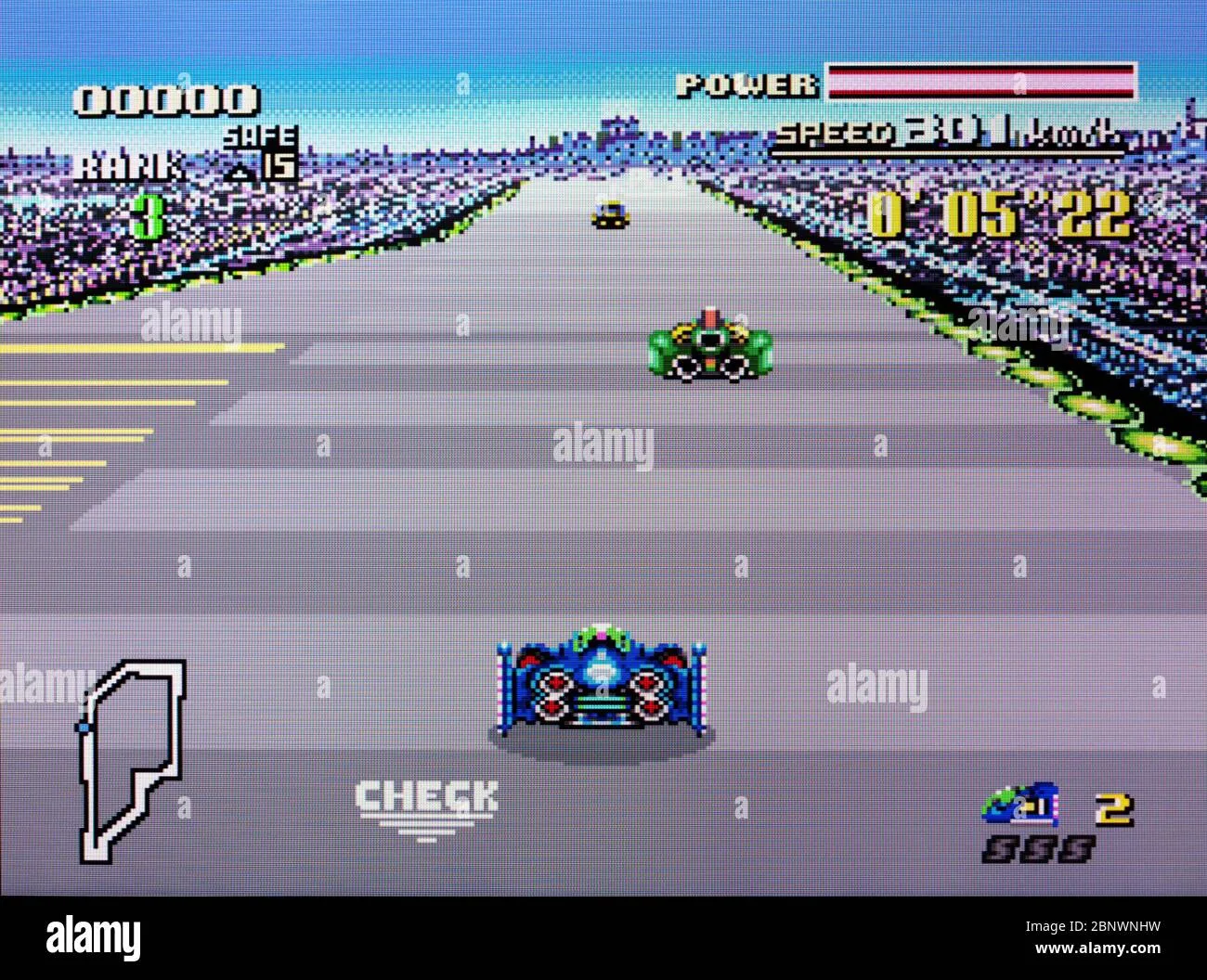Click the yellow race timer 0'05"22

point(1003,215)
